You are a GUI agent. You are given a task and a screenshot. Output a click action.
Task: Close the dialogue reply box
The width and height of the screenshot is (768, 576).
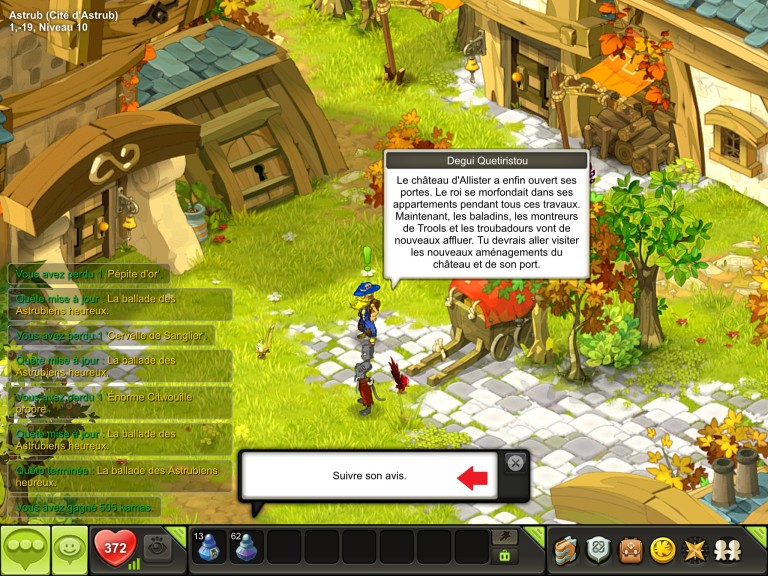click(514, 462)
